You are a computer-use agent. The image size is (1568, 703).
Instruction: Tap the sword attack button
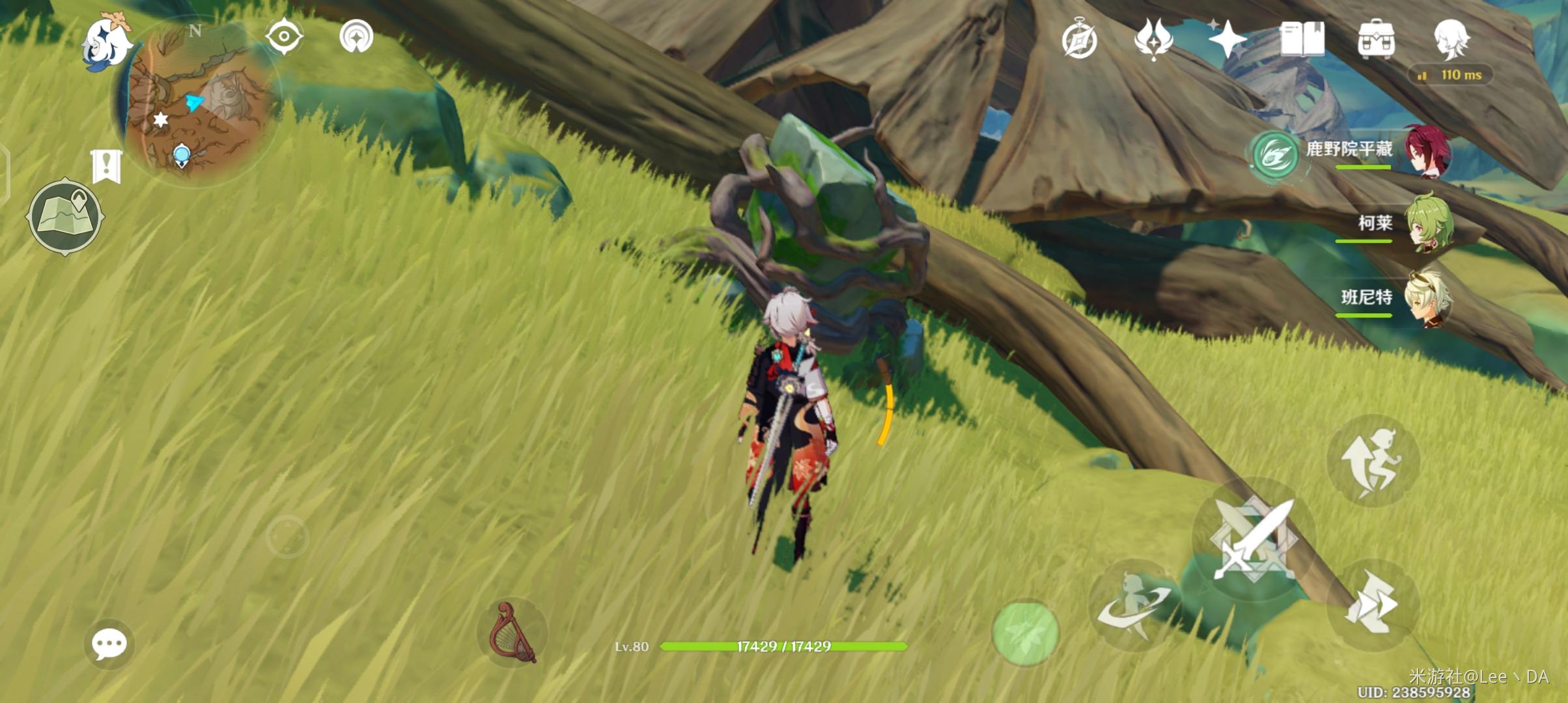click(1253, 539)
